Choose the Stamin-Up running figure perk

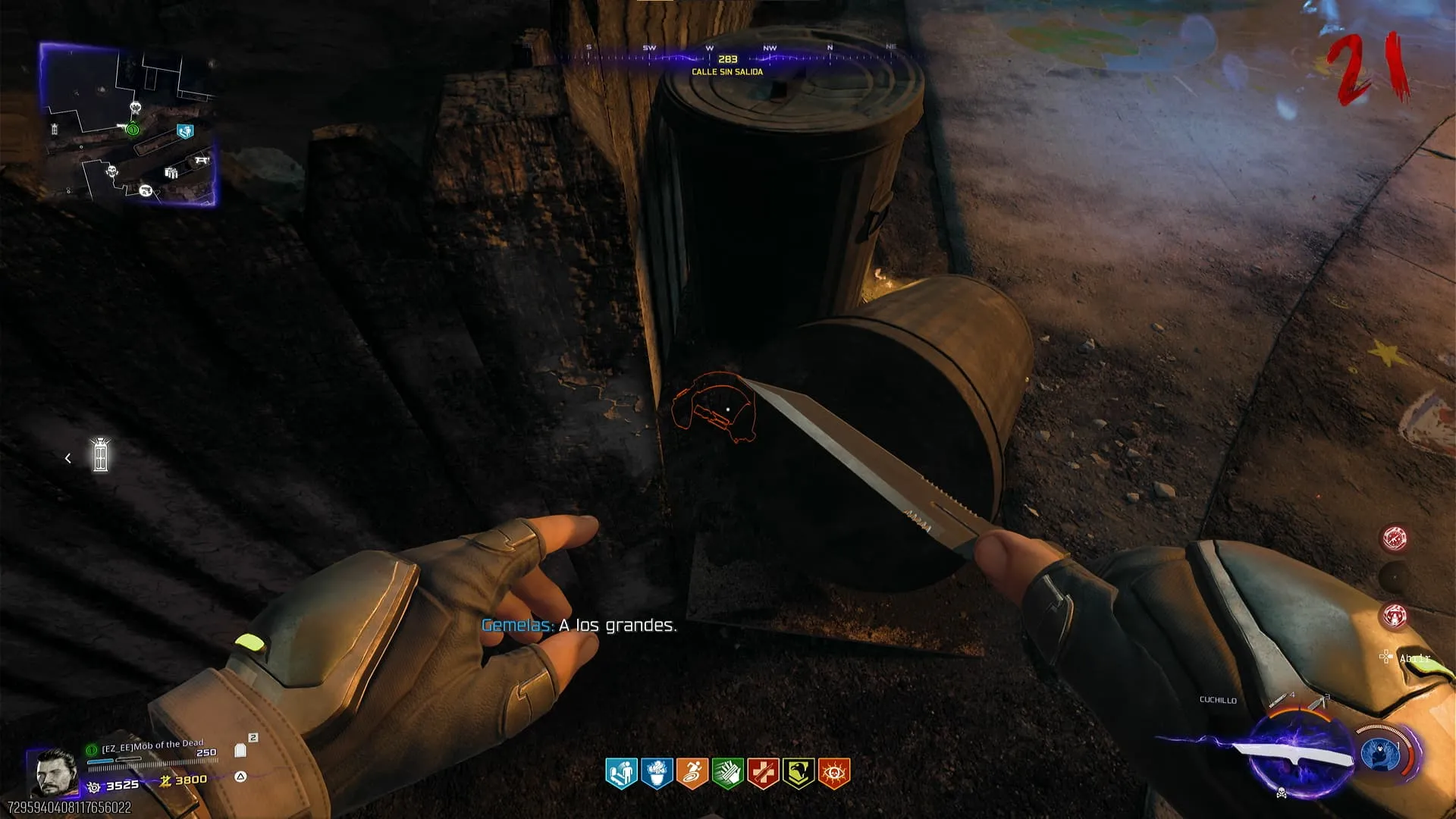coord(692,773)
